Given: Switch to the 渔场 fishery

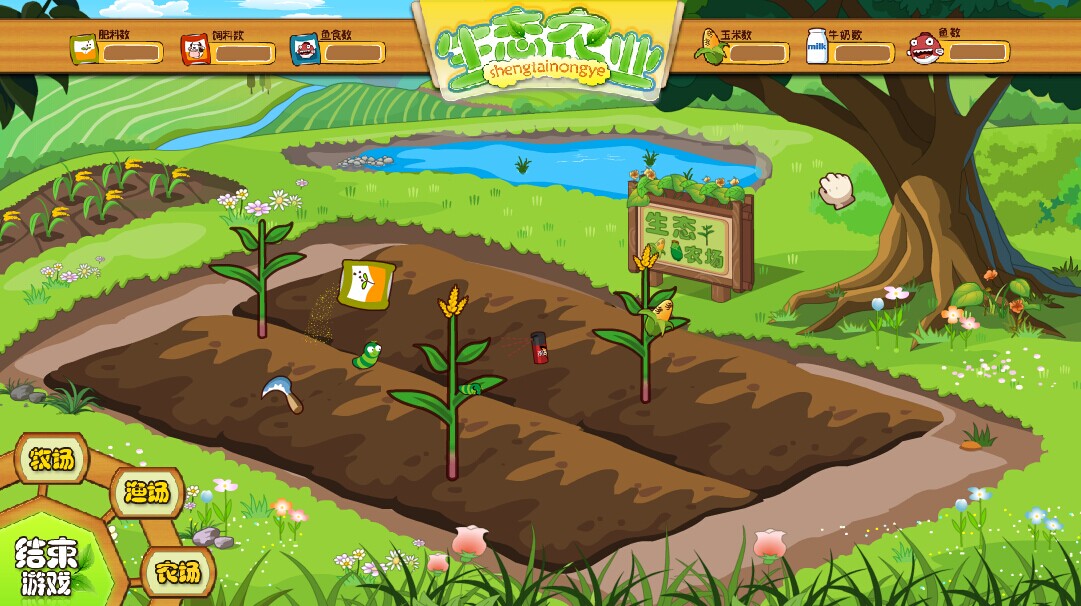Looking at the screenshot, I should (x=147, y=492).
